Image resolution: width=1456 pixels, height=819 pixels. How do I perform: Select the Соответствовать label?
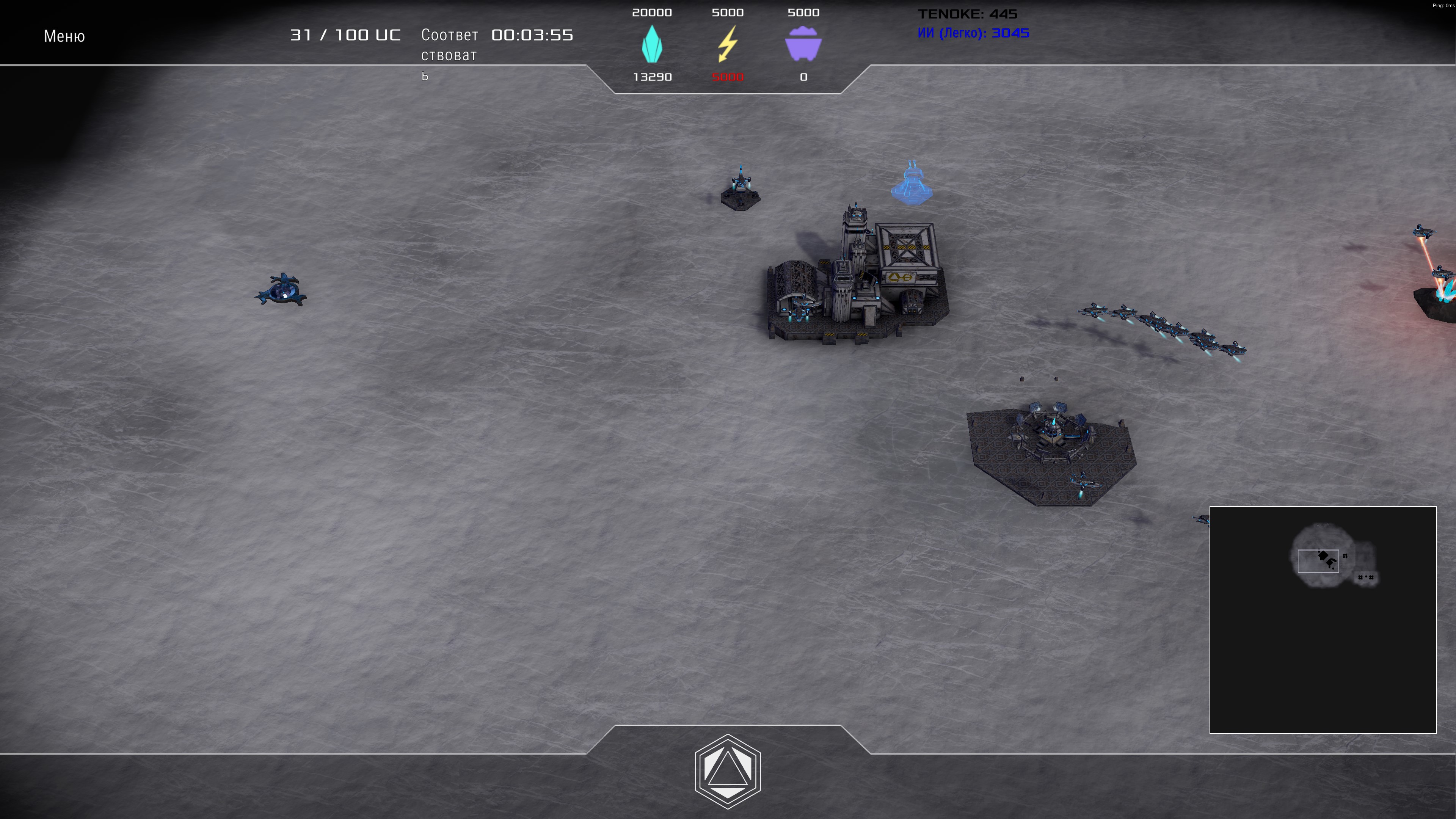tap(449, 55)
